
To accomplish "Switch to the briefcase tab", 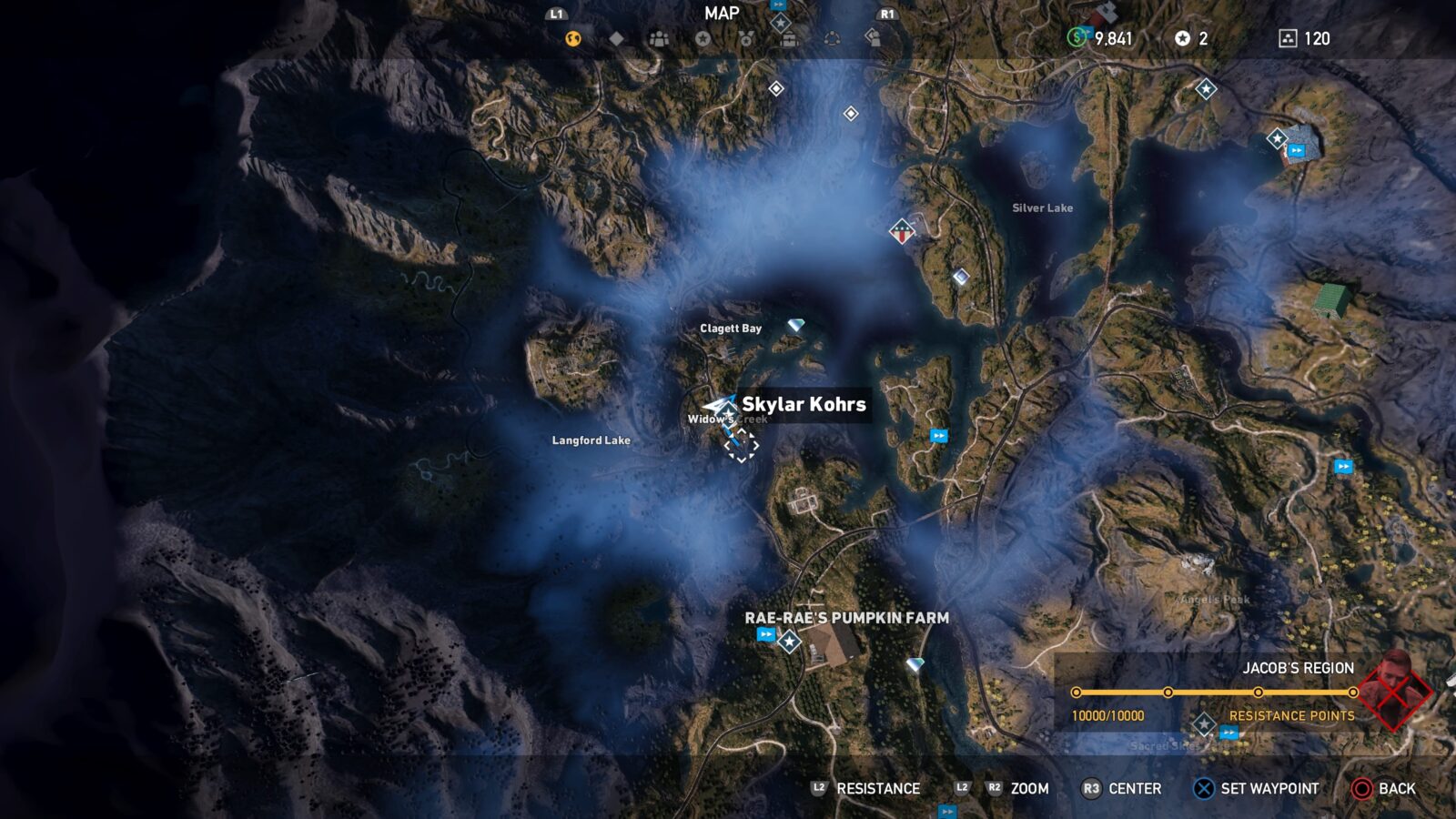I will click(x=789, y=38).
